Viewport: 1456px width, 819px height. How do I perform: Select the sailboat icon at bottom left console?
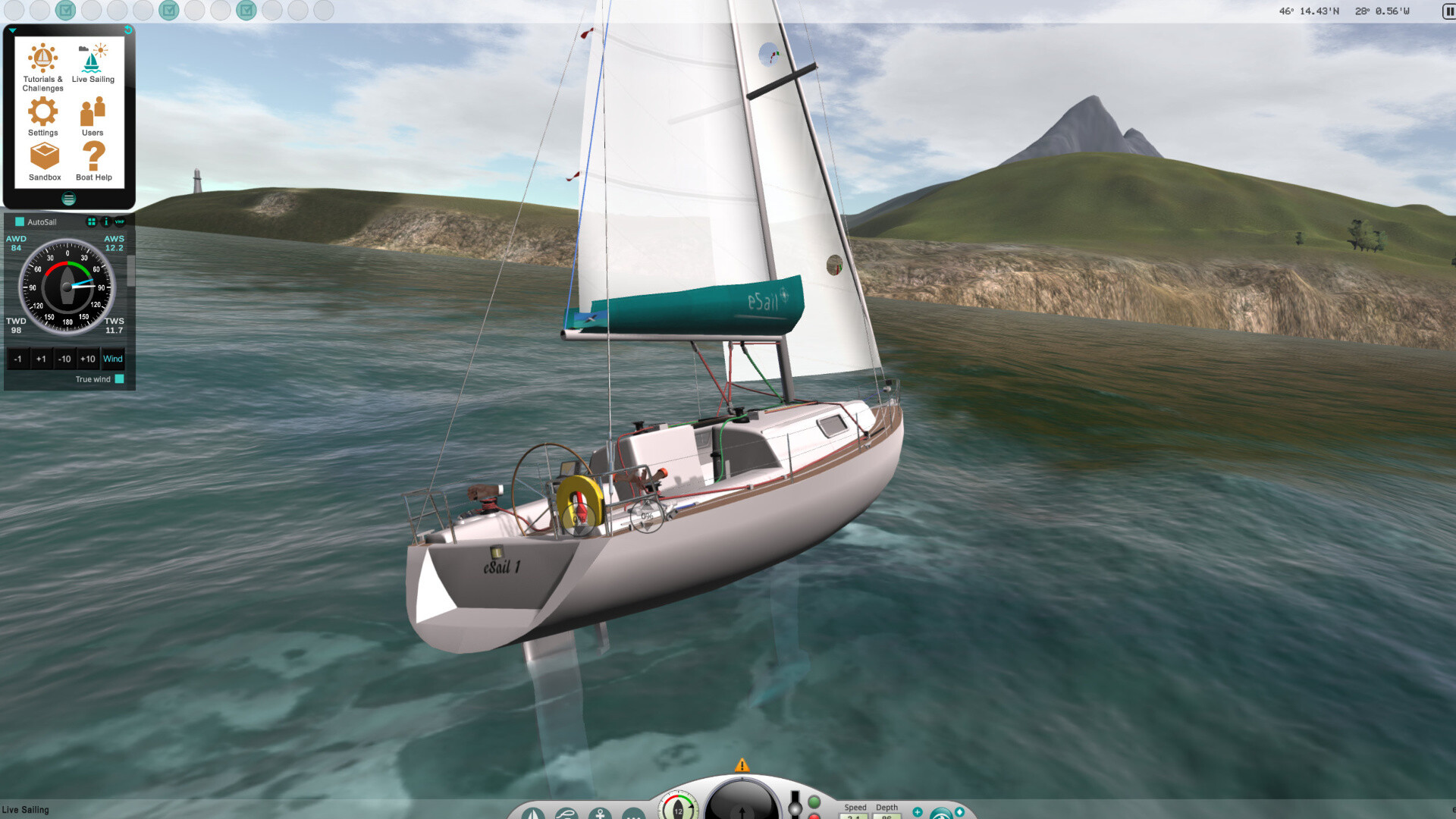pos(533,813)
